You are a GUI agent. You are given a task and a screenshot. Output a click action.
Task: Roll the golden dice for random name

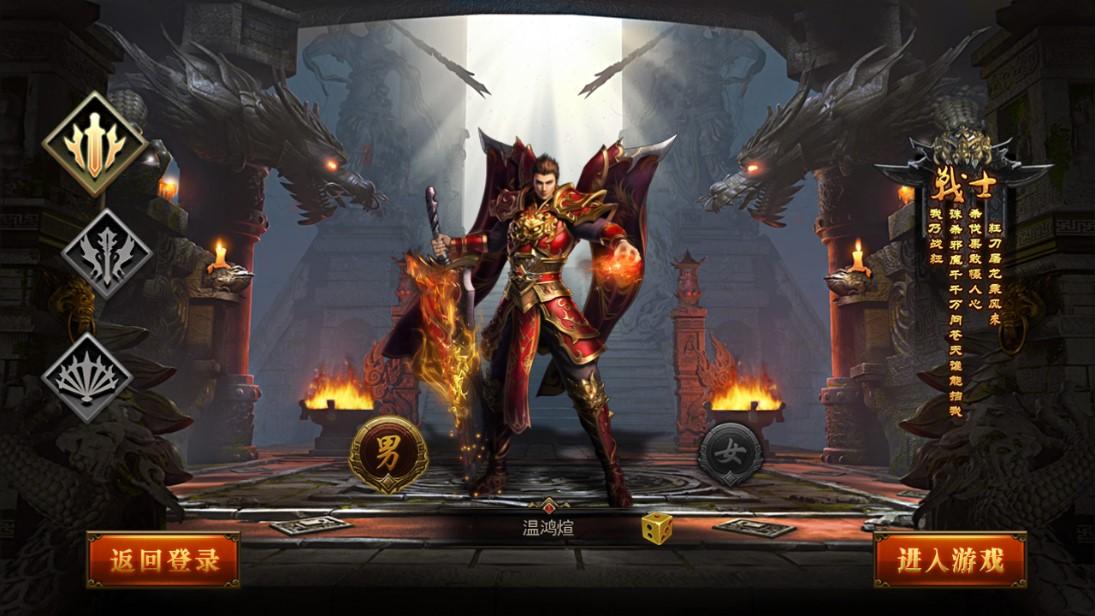[656, 528]
